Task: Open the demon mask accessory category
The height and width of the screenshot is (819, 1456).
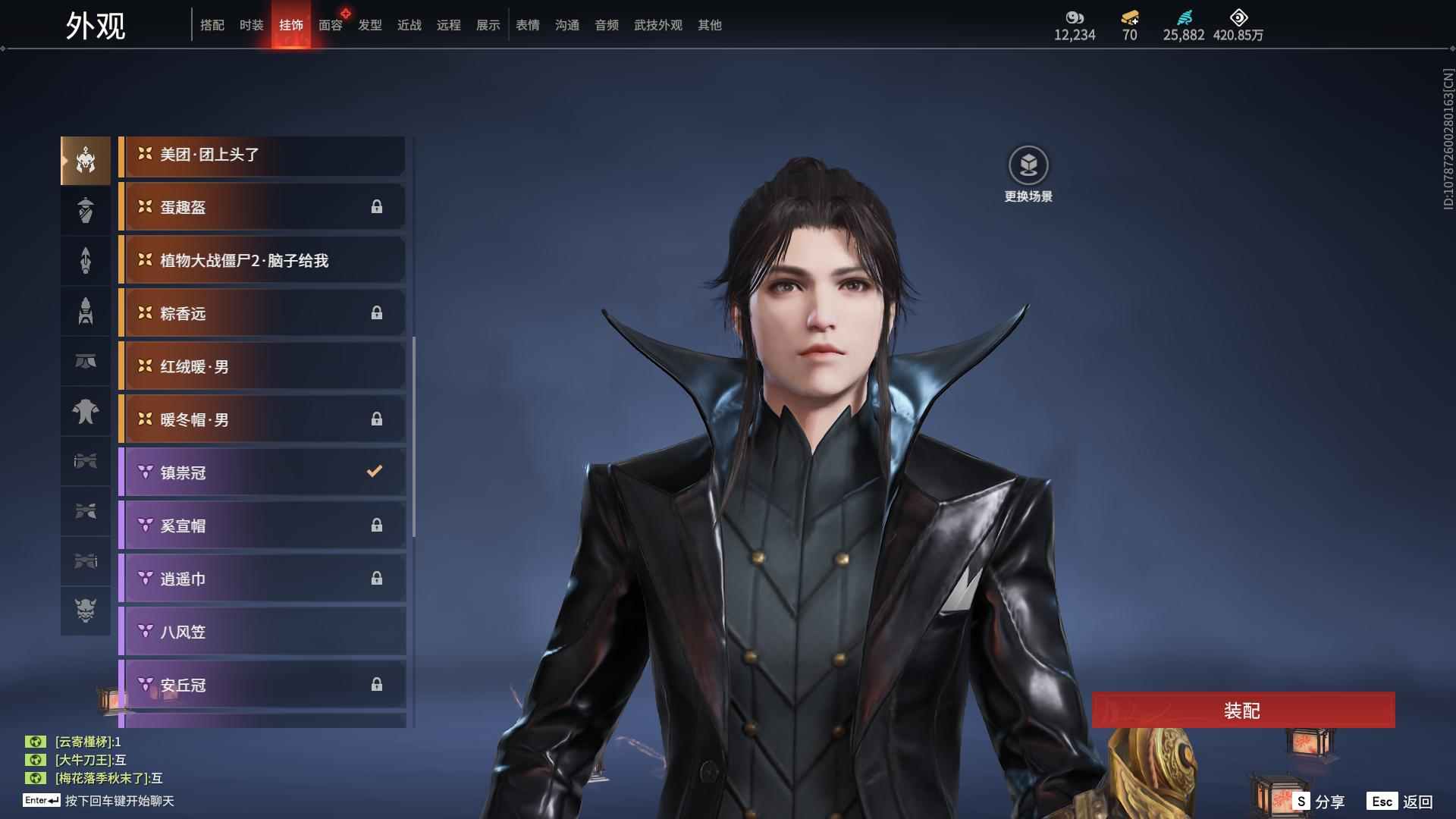Action: coord(86,610)
